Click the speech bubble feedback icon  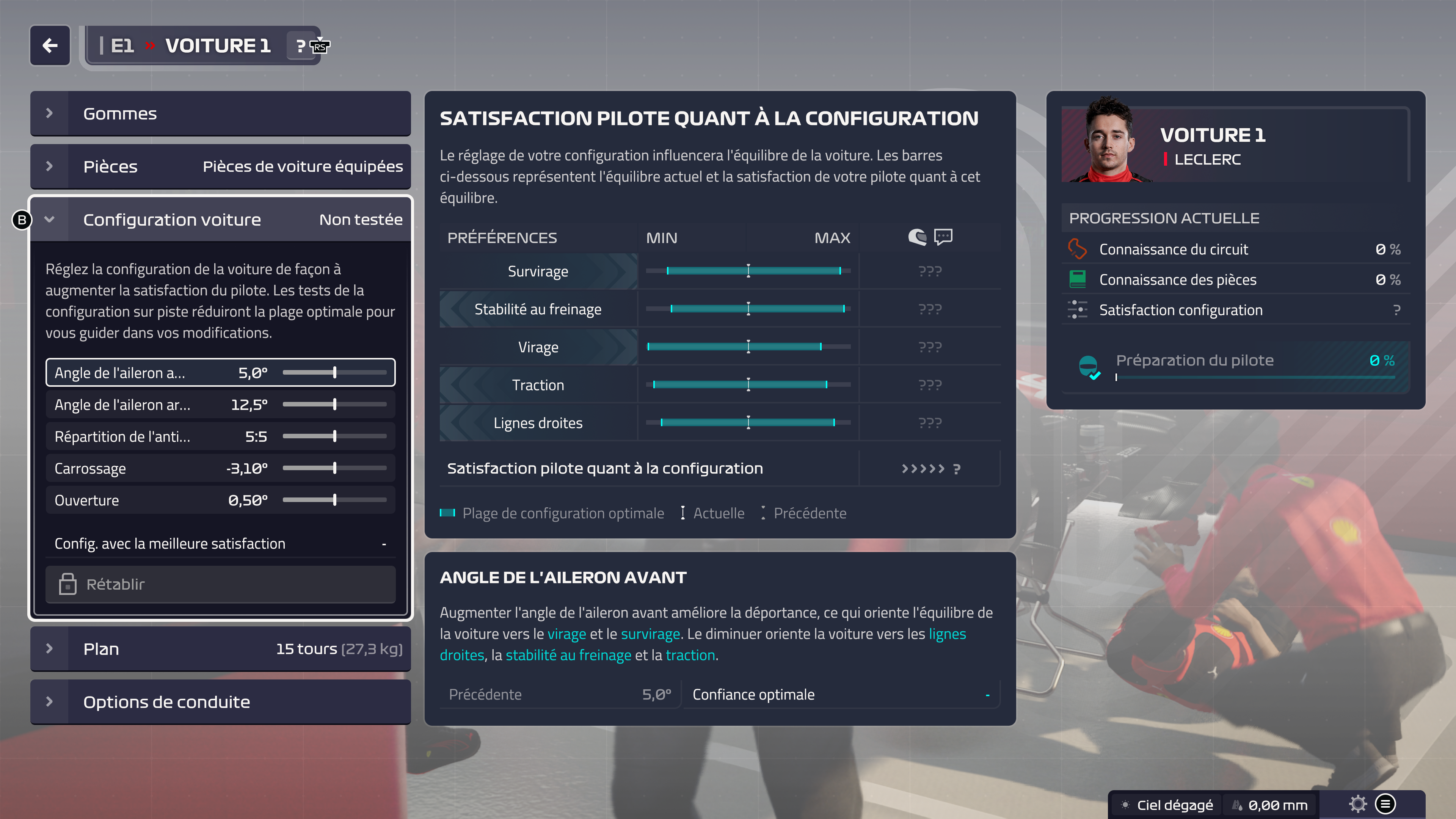(x=943, y=236)
